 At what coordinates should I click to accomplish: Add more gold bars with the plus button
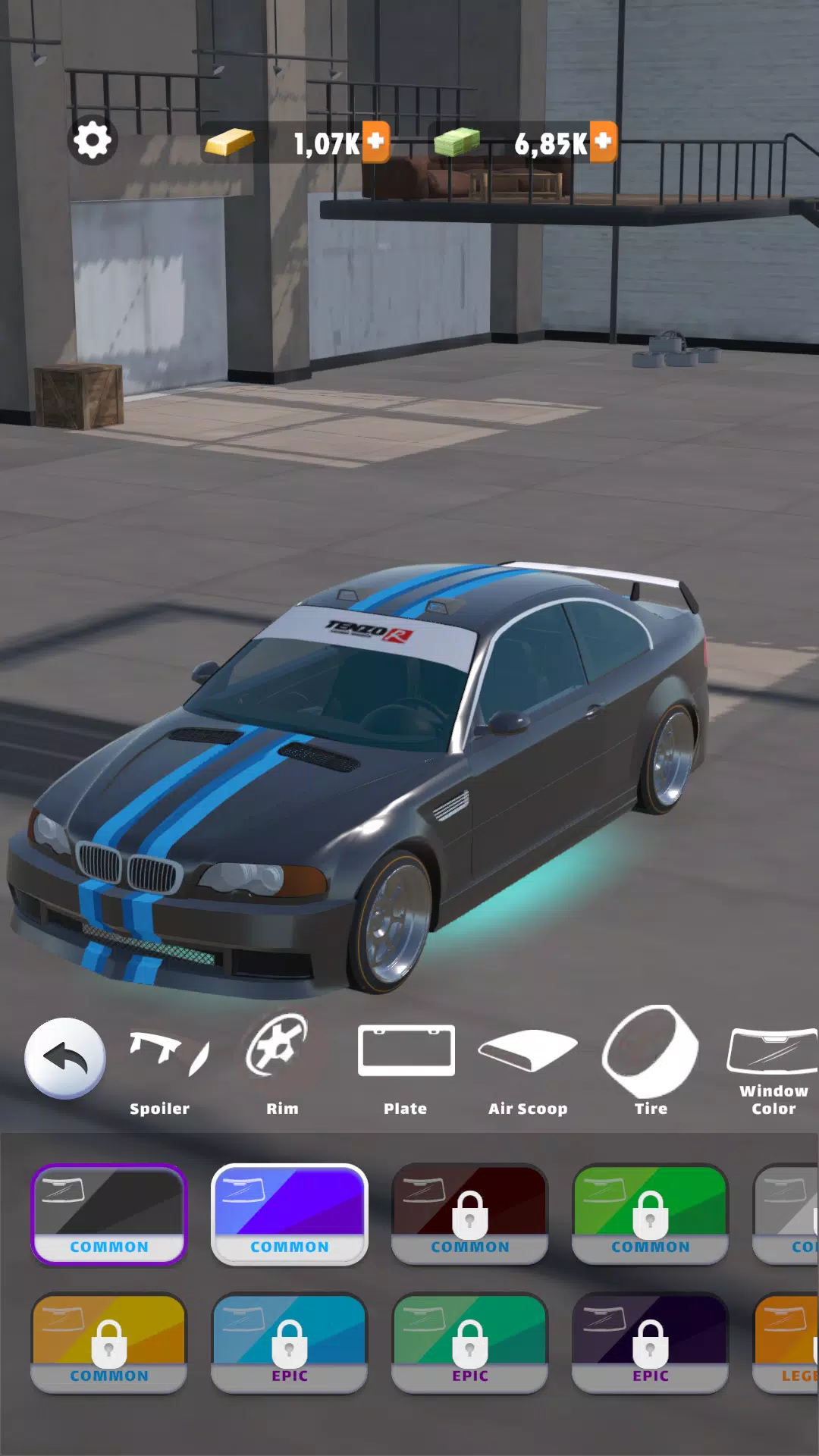click(375, 142)
